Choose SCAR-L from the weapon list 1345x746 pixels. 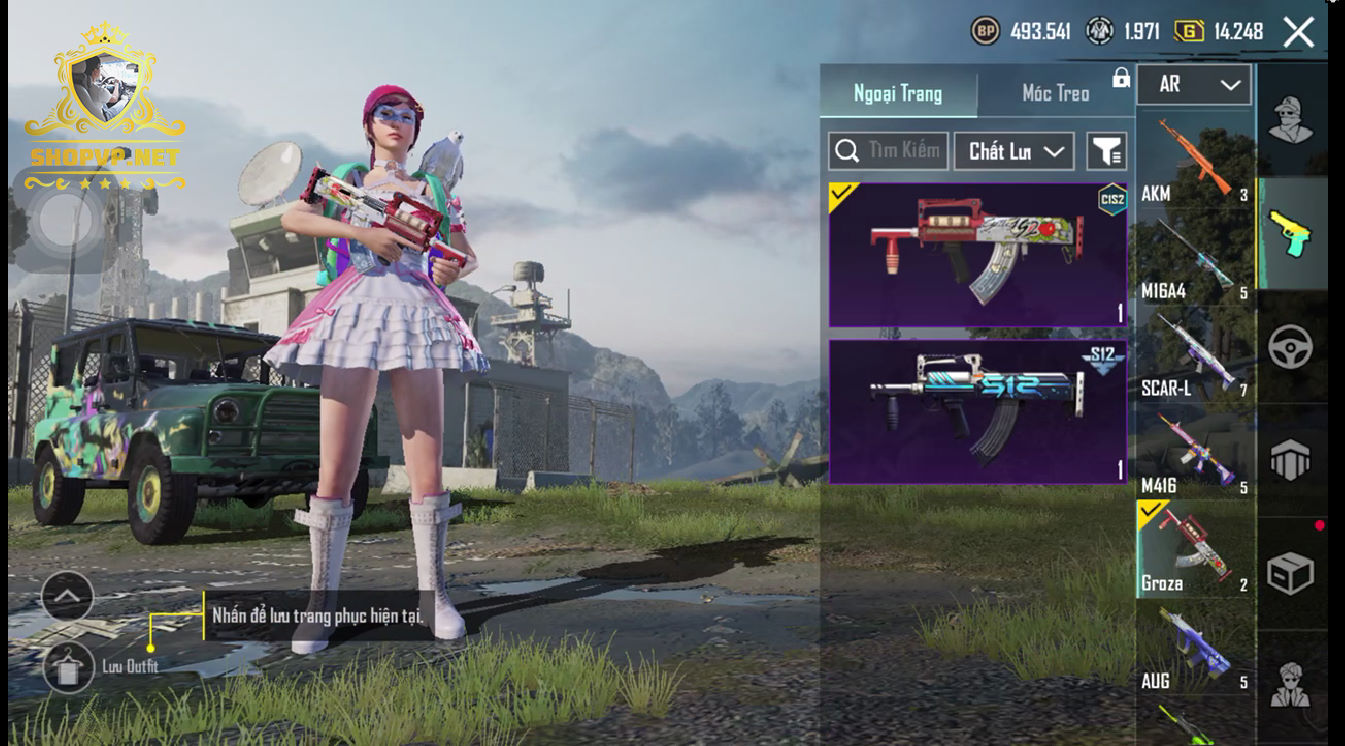(1195, 356)
